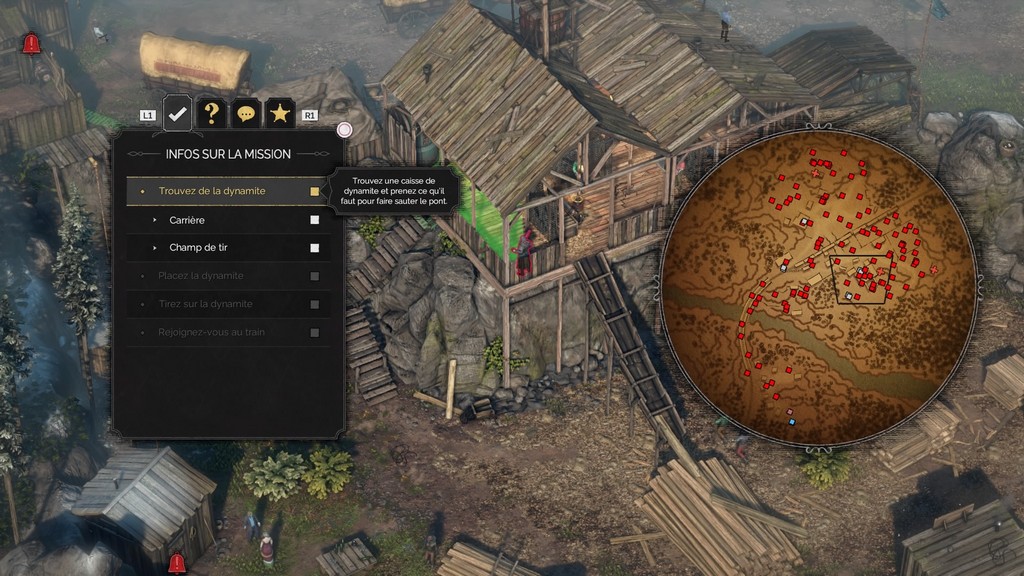Choose the 'Carrière' sub-objective
Image resolution: width=1024 pixels, height=576 pixels.
188,220
